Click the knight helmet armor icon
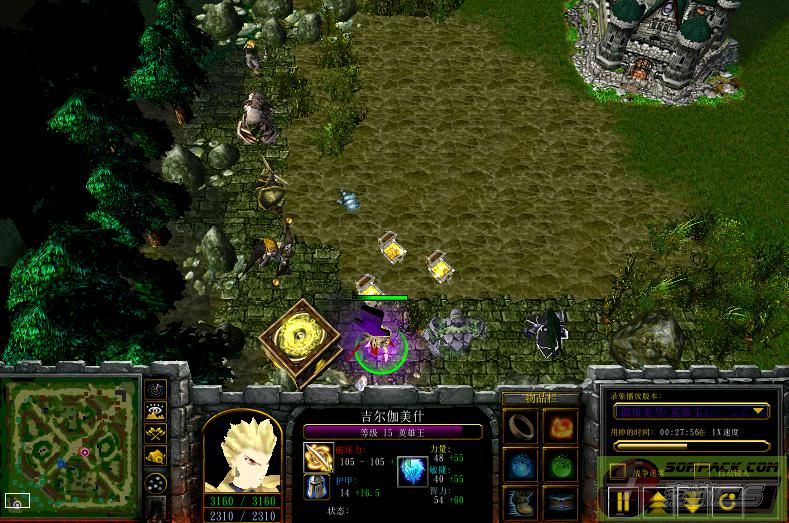The height and width of the screenshot is (523, 789). [317, 488]
